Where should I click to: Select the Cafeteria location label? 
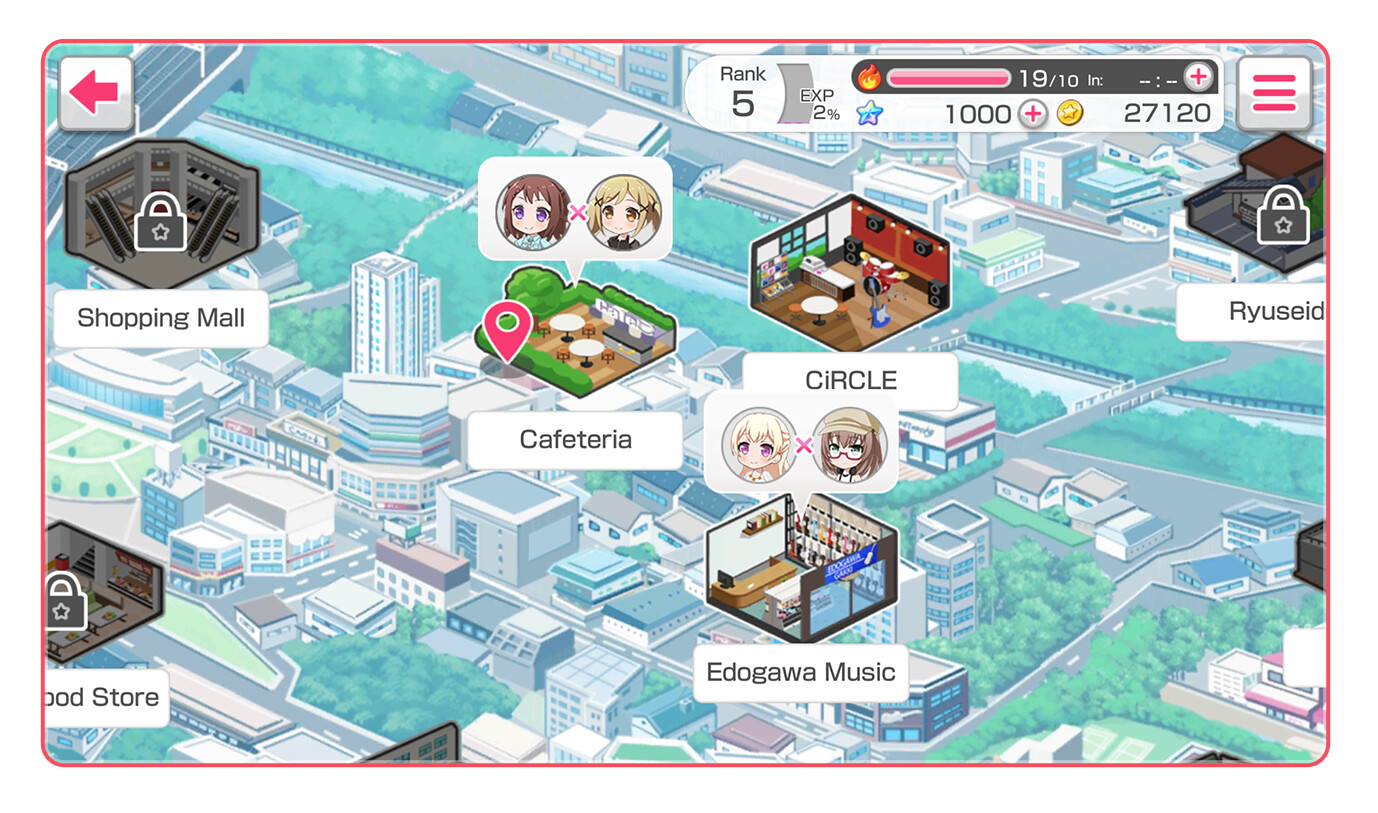point(574,439)
